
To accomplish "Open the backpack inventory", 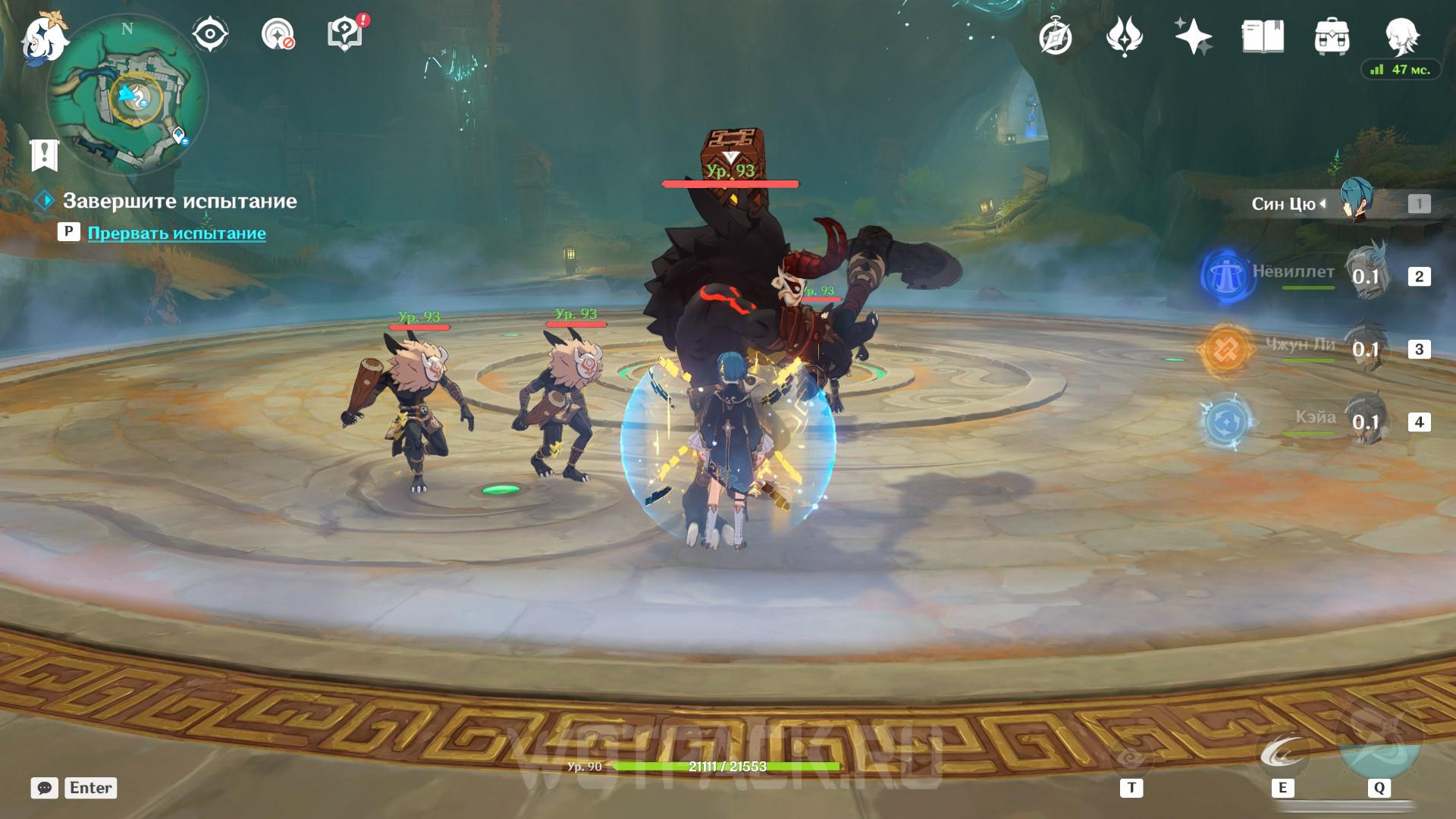I will 1332,36.
